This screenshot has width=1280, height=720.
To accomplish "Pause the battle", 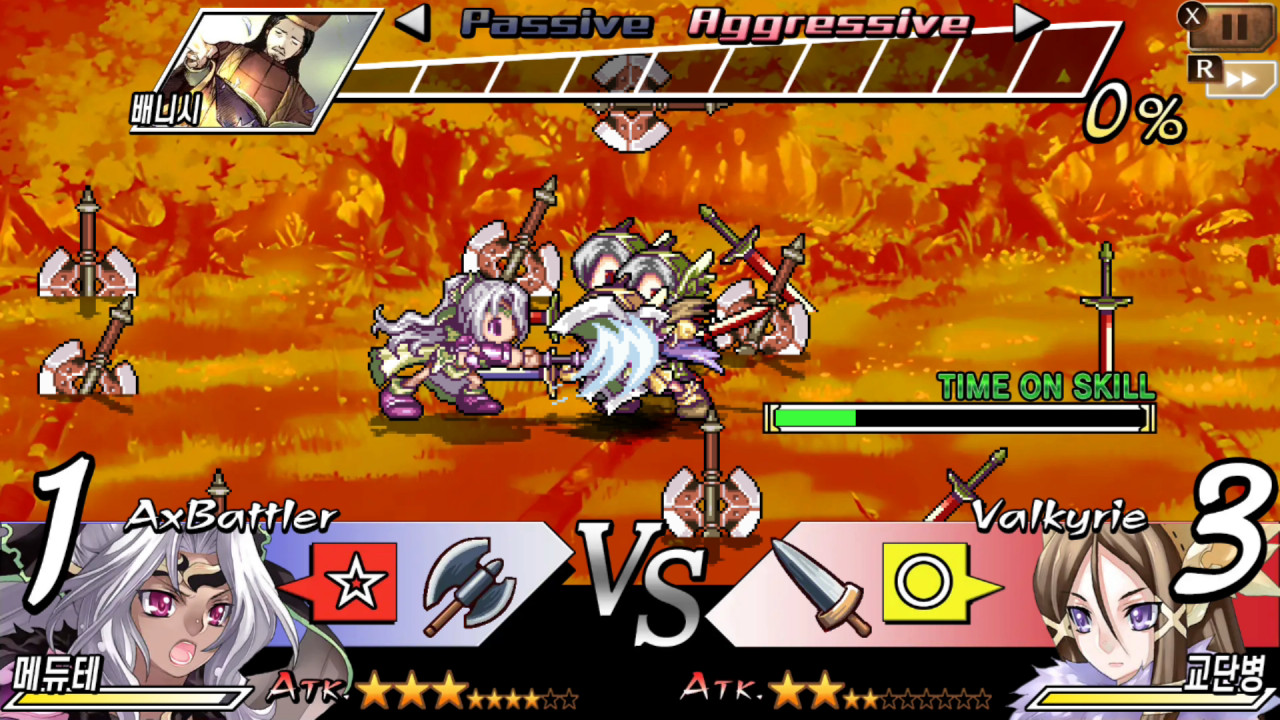I will click(1233, 27).
